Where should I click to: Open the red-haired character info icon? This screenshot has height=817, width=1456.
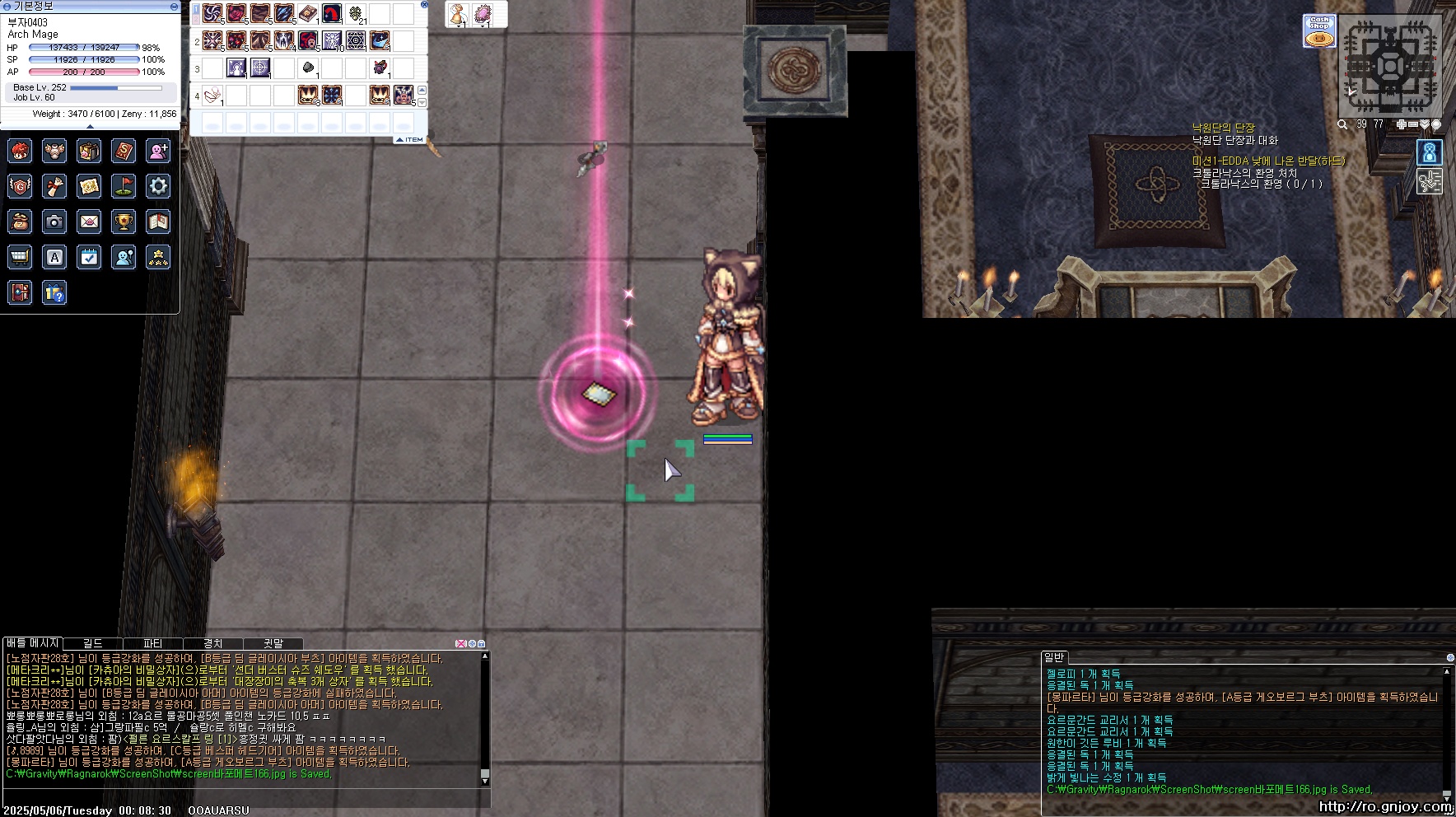[20, 151]
